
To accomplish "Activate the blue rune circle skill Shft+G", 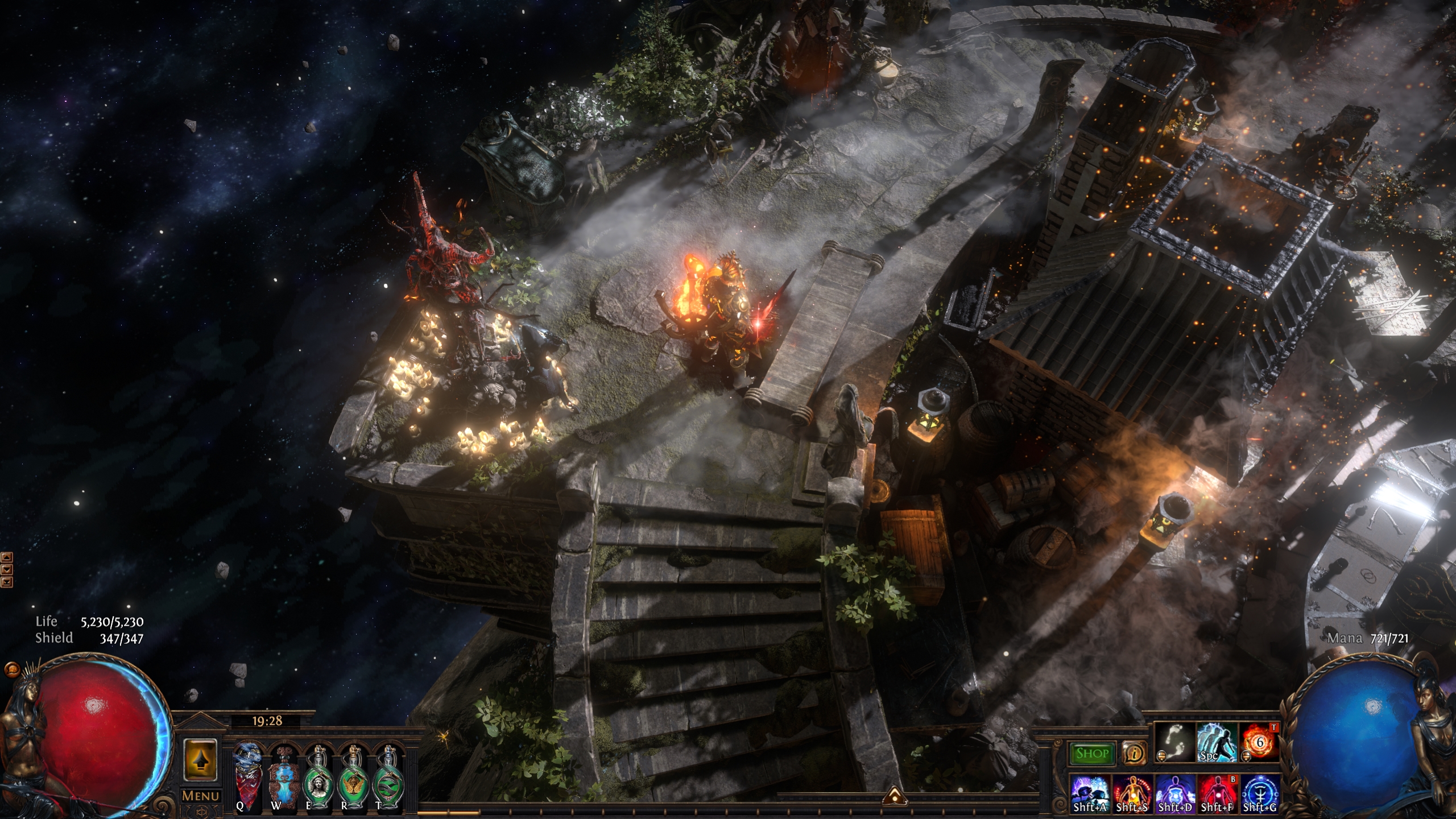I will (1259, 792).
